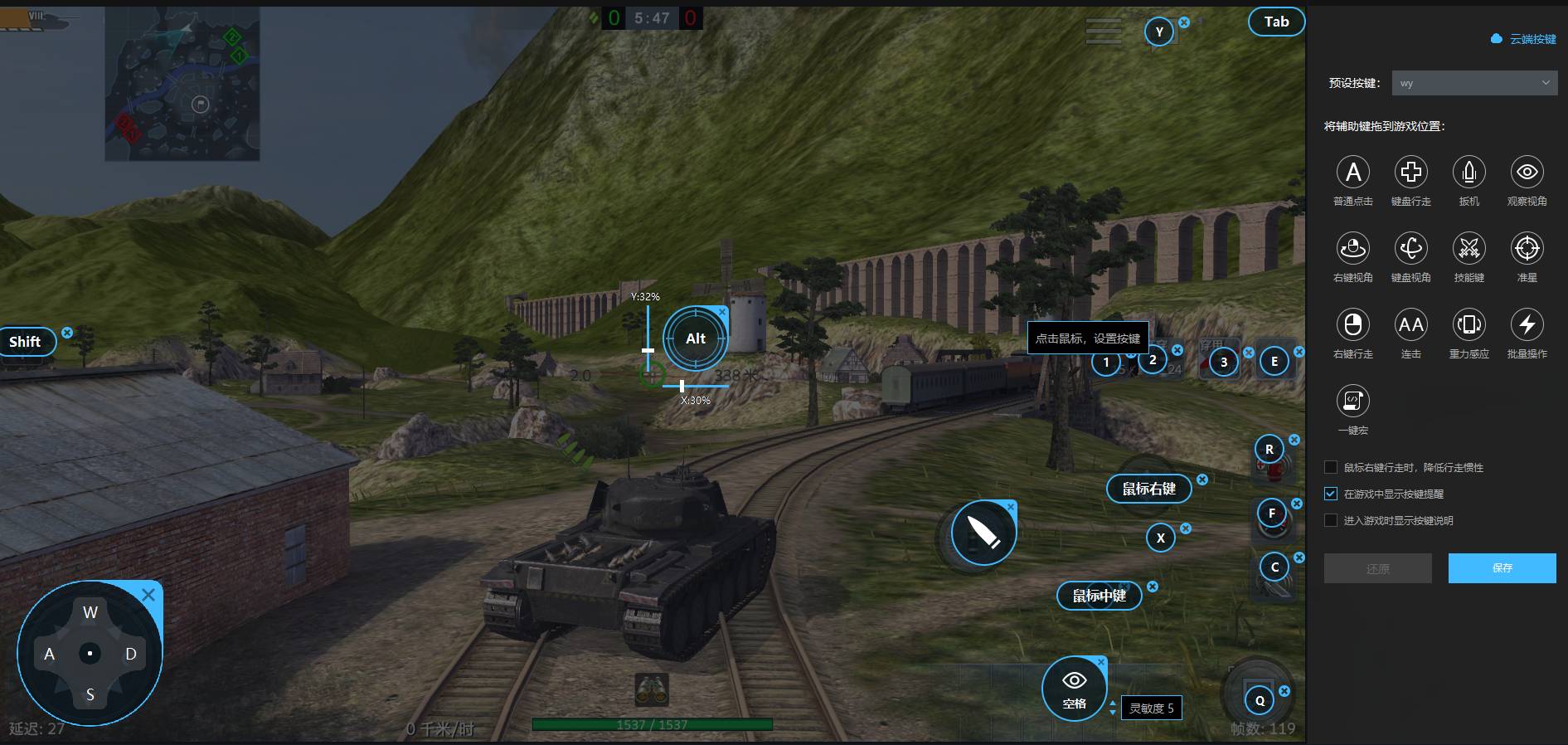This screenshot has height=745, width=1568.
Task: Enable reduce walking inertia checkbox
Action: tap(1331, 467)
